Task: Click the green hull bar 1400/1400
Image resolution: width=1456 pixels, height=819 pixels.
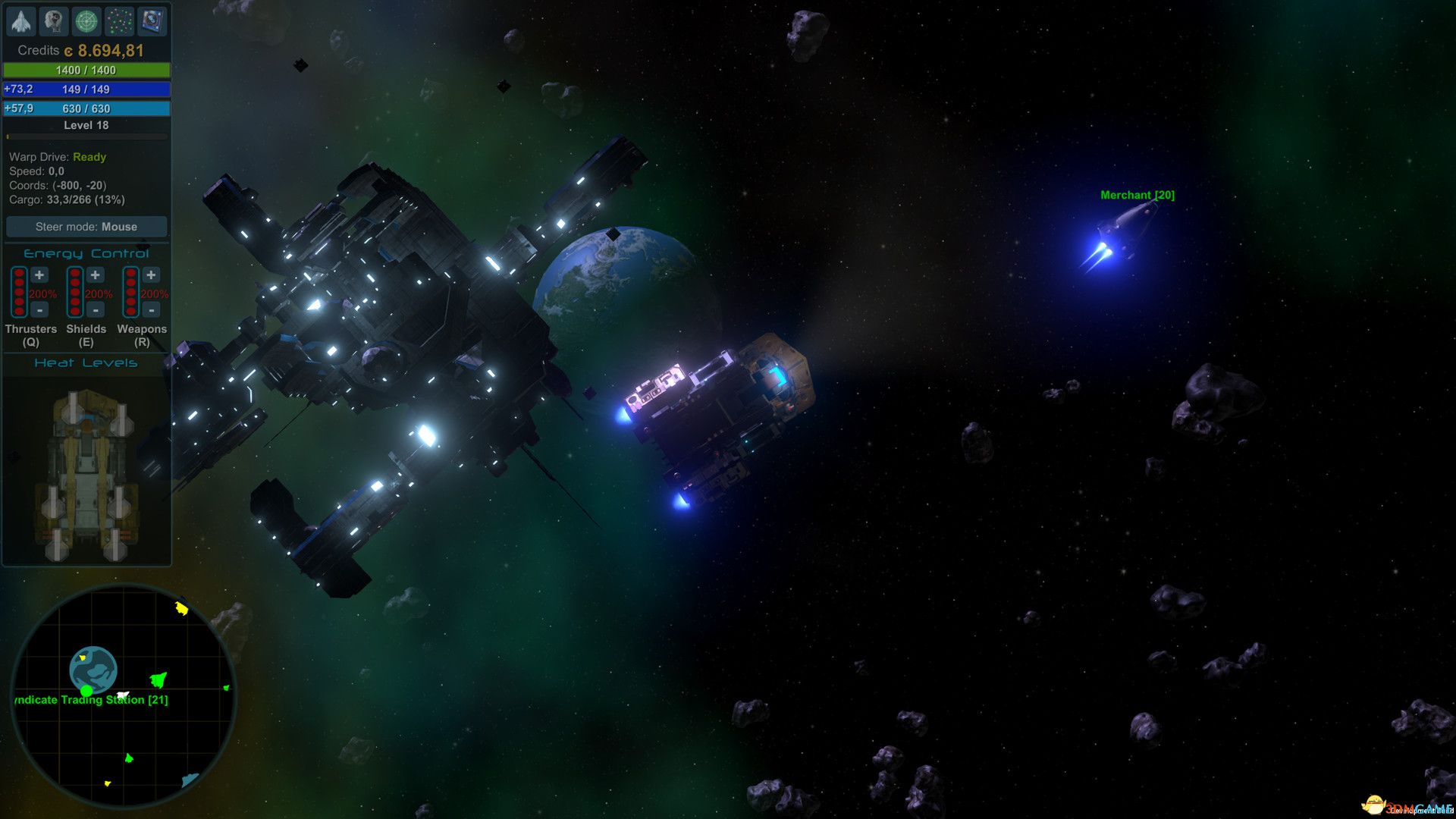Action: [x=86, y=71]
